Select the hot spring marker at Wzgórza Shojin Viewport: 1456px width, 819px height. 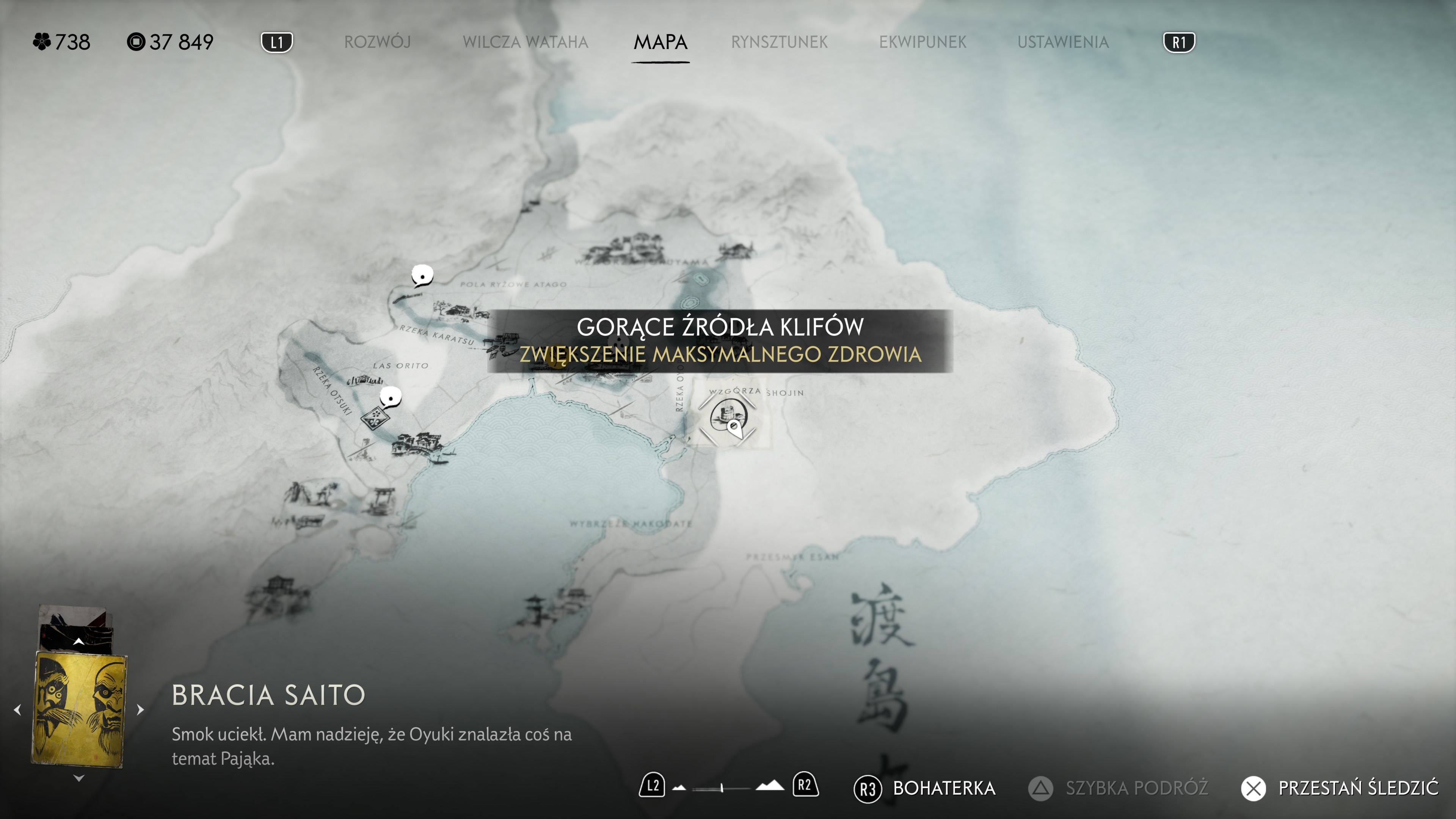point(728,417)
